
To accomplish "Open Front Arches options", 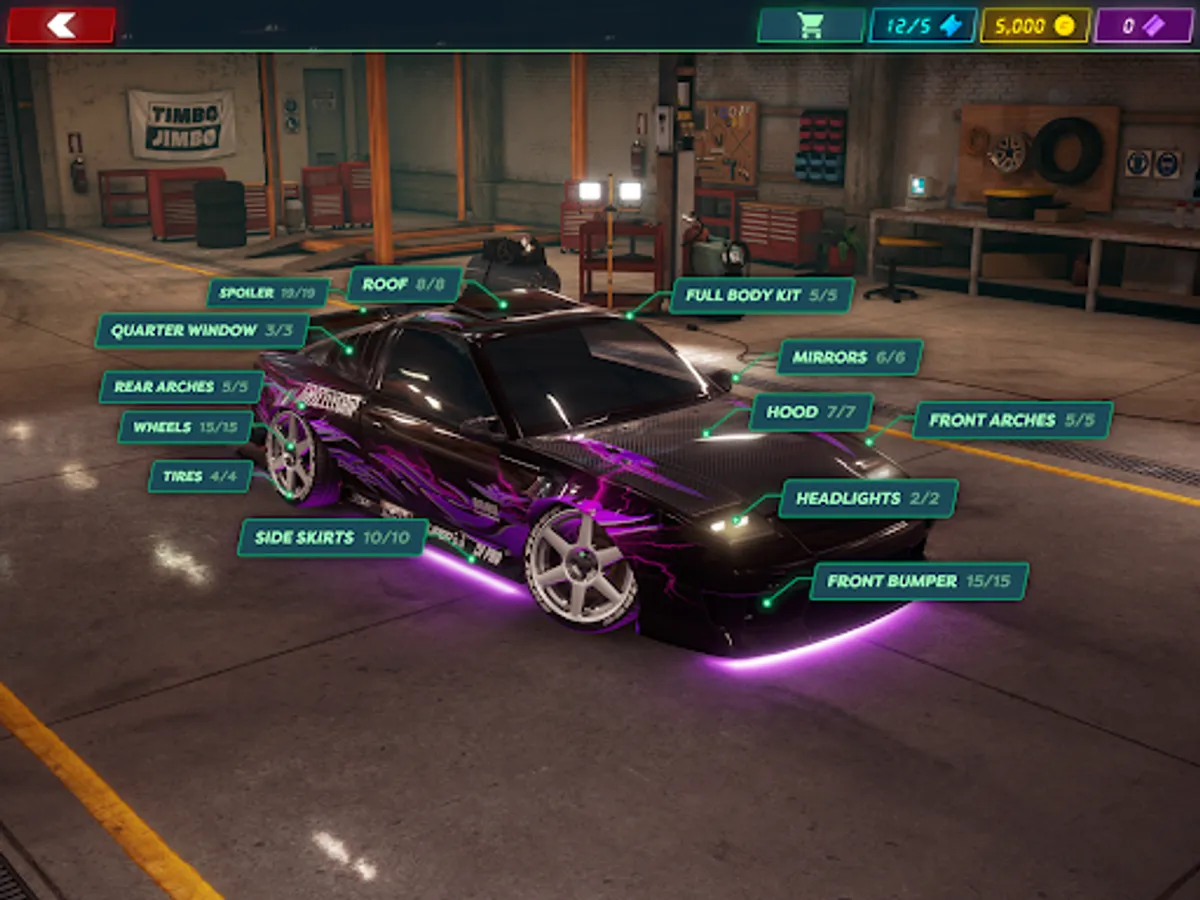I will 1012,420.
